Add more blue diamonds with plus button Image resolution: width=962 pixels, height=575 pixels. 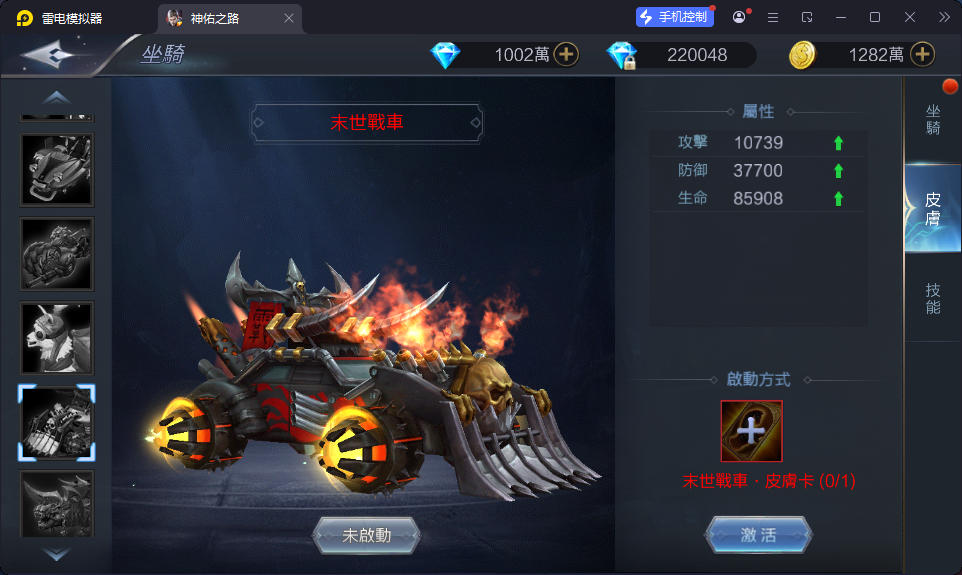point(566,55)
